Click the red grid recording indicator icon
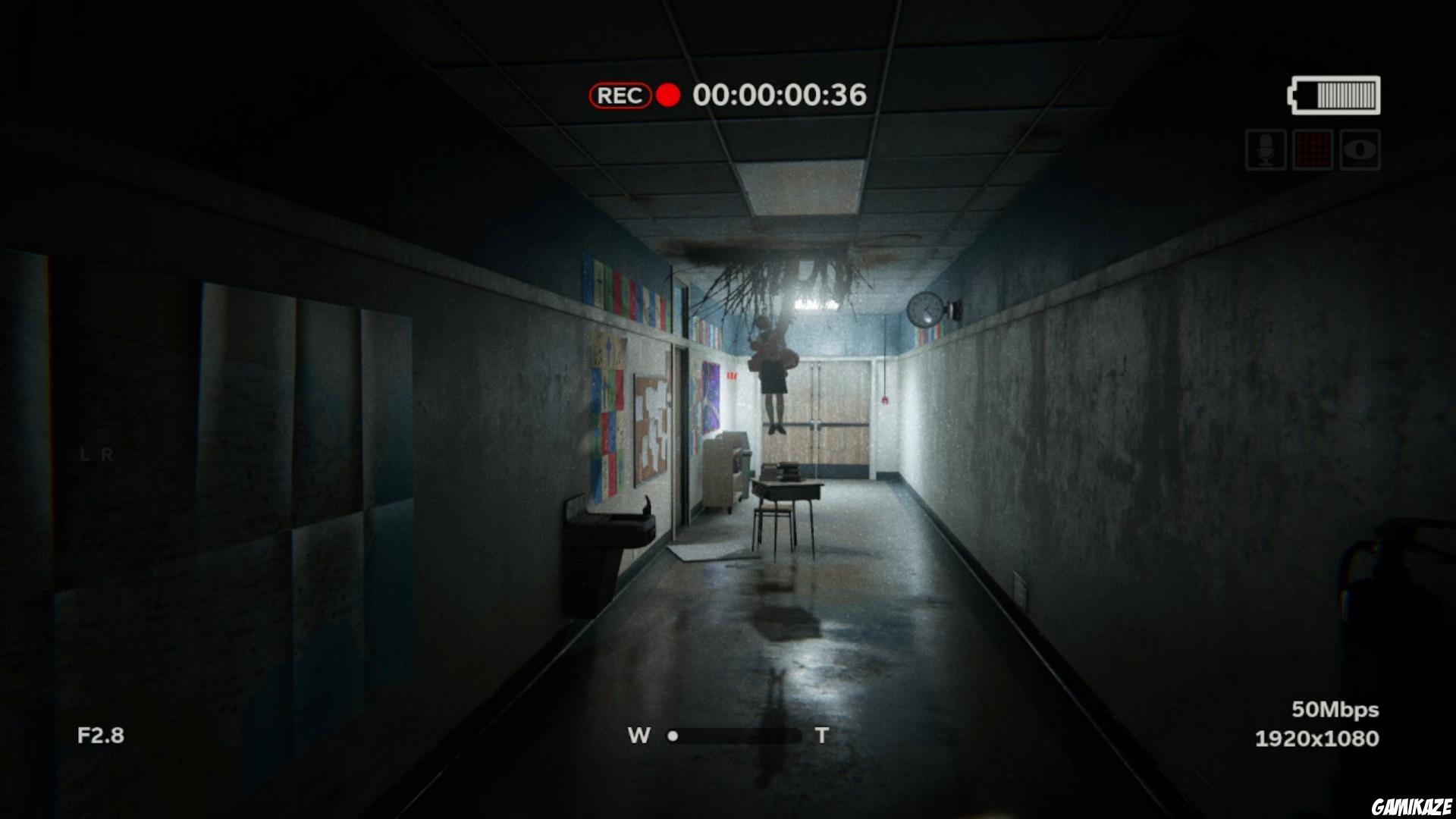This screenshot has width=1456, height=819. click(x=1313, y=150)
